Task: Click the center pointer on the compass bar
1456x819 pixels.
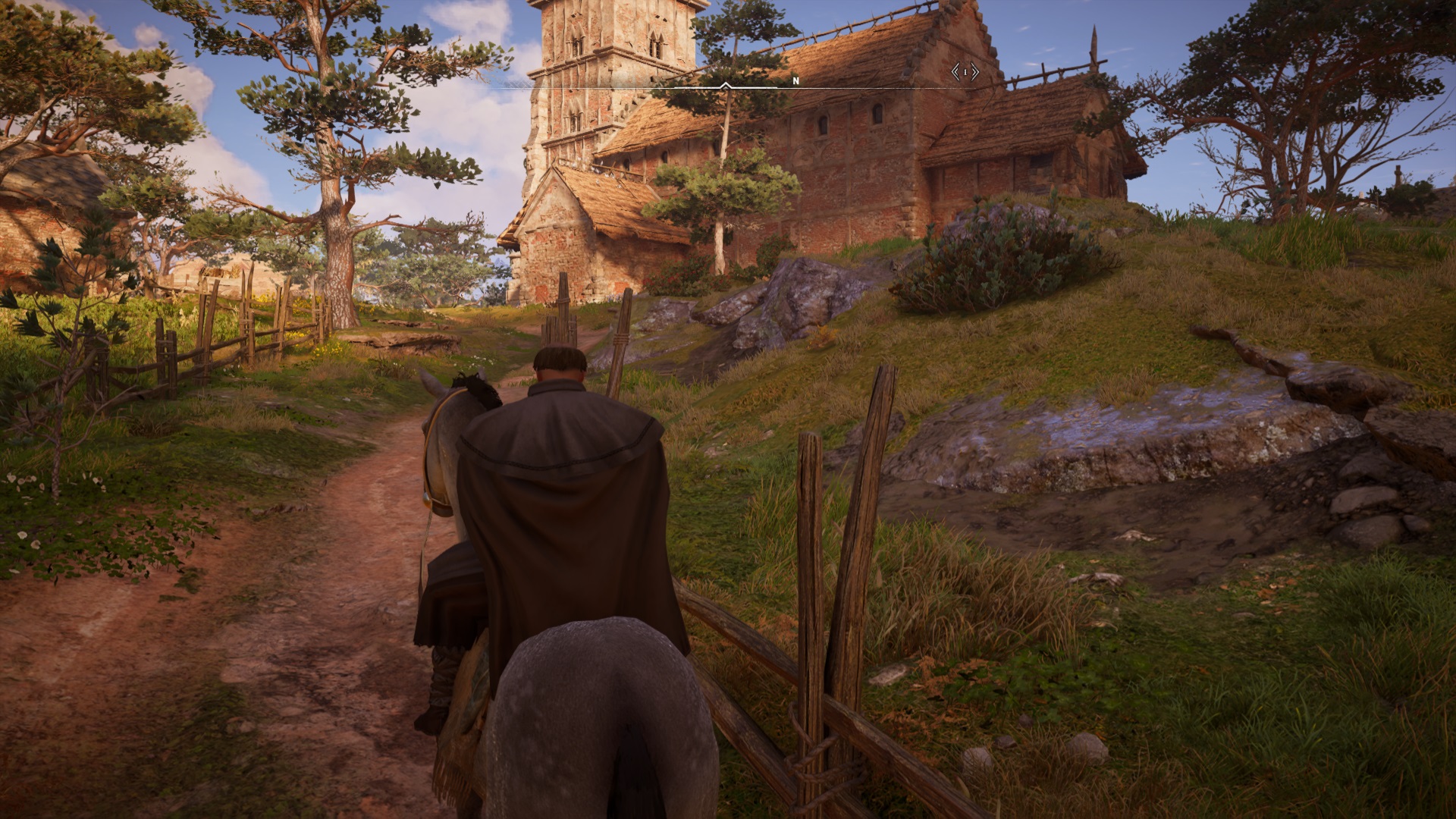Action: click(726, 86)
